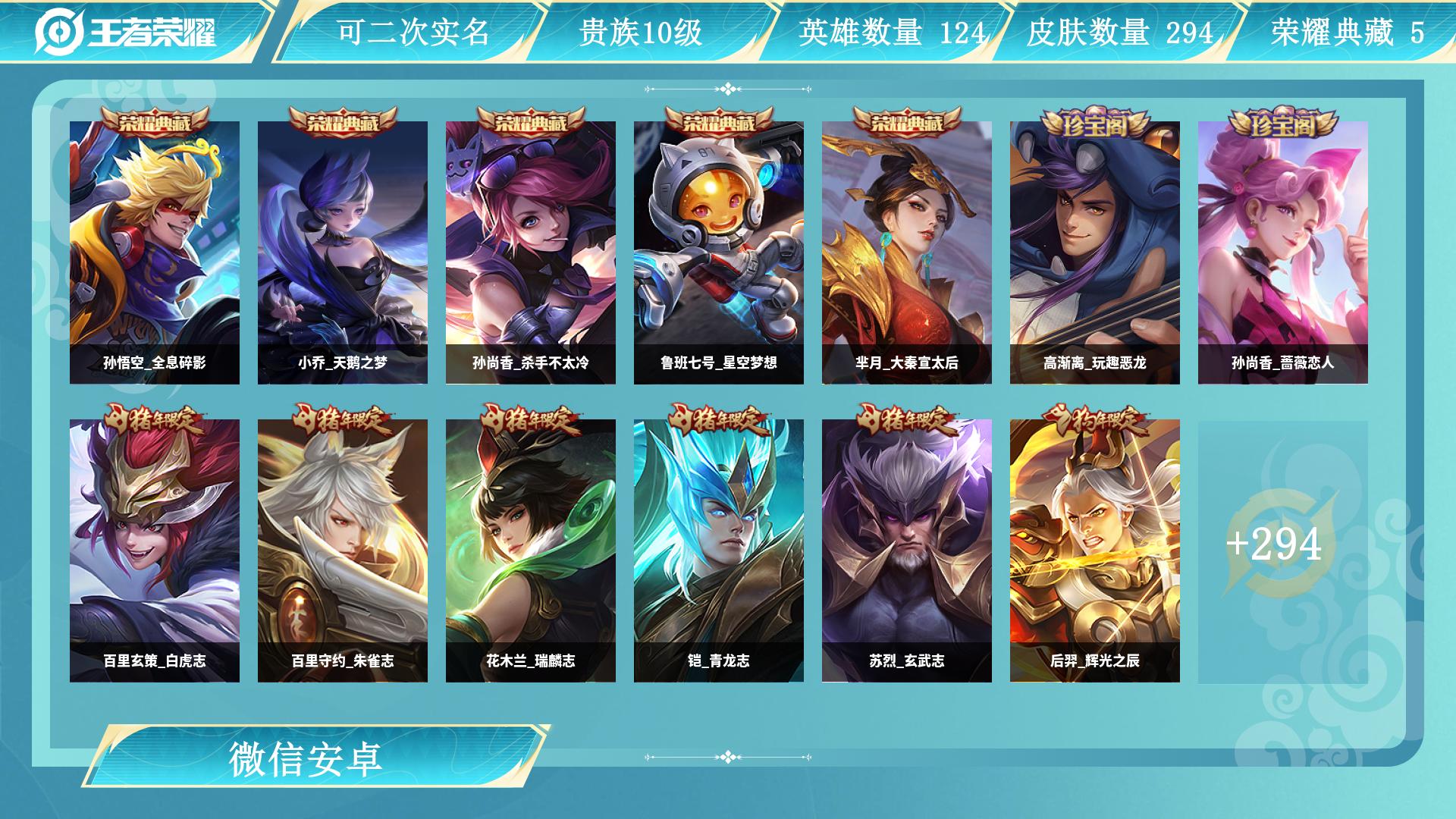
Task: Select the 百里守约_朱雀志 skin card
Action: [x=343, y=551]
